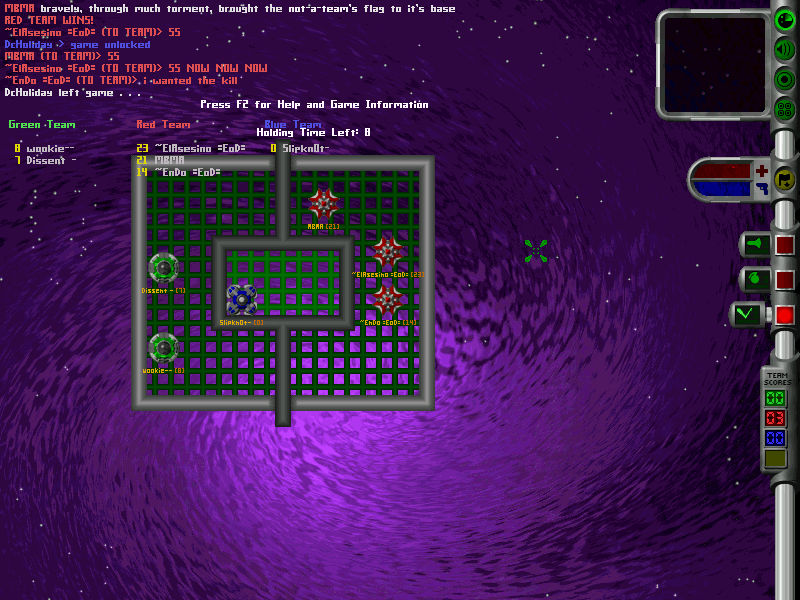Screen dimensions: 800x600
Task: Click the bright red indicator button
Action: 786,315
